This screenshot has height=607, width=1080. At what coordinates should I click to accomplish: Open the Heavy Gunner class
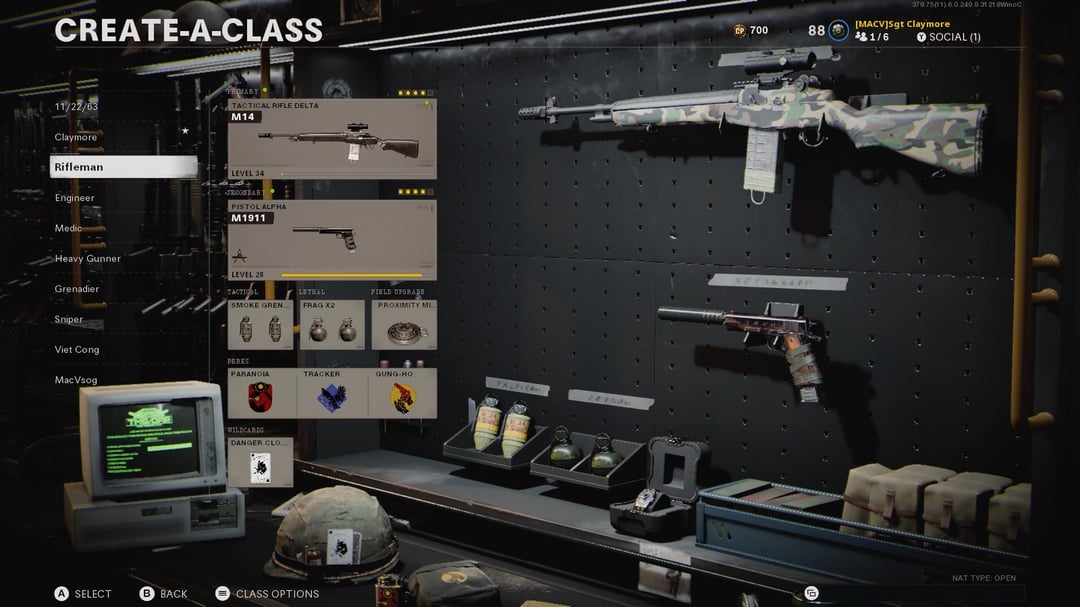click(x=88, y=259)
